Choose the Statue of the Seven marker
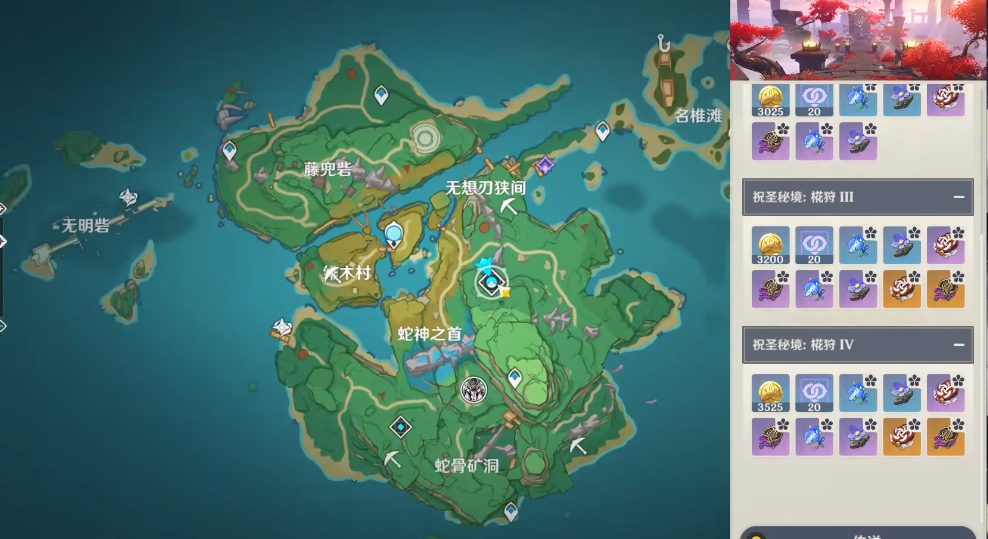Viewport: 988px width, 539px height. (395, 234)
